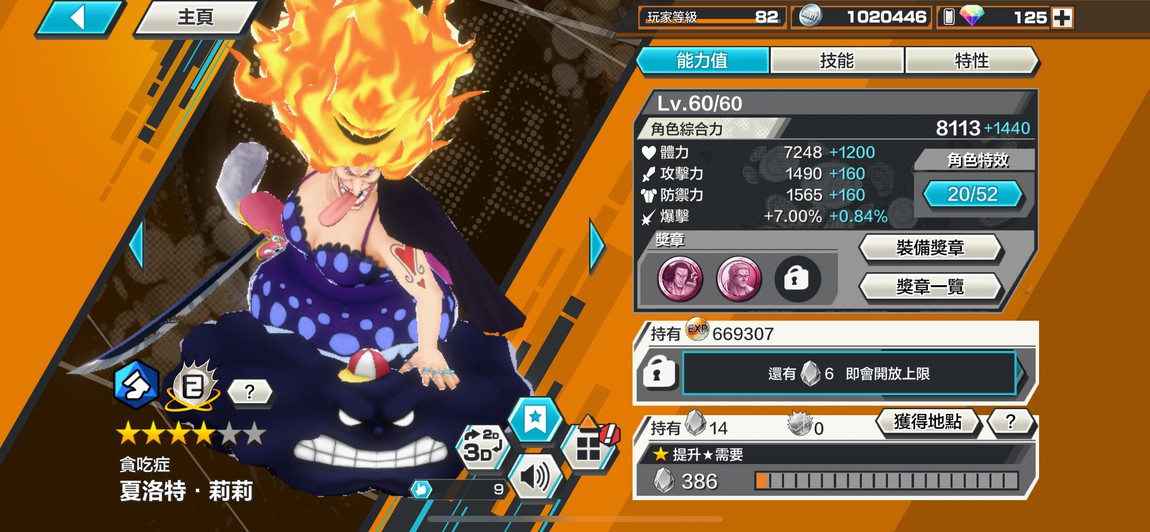Show next character with right arrow
This screenshot has width=1150, height=532.
(x=597, y=245)
